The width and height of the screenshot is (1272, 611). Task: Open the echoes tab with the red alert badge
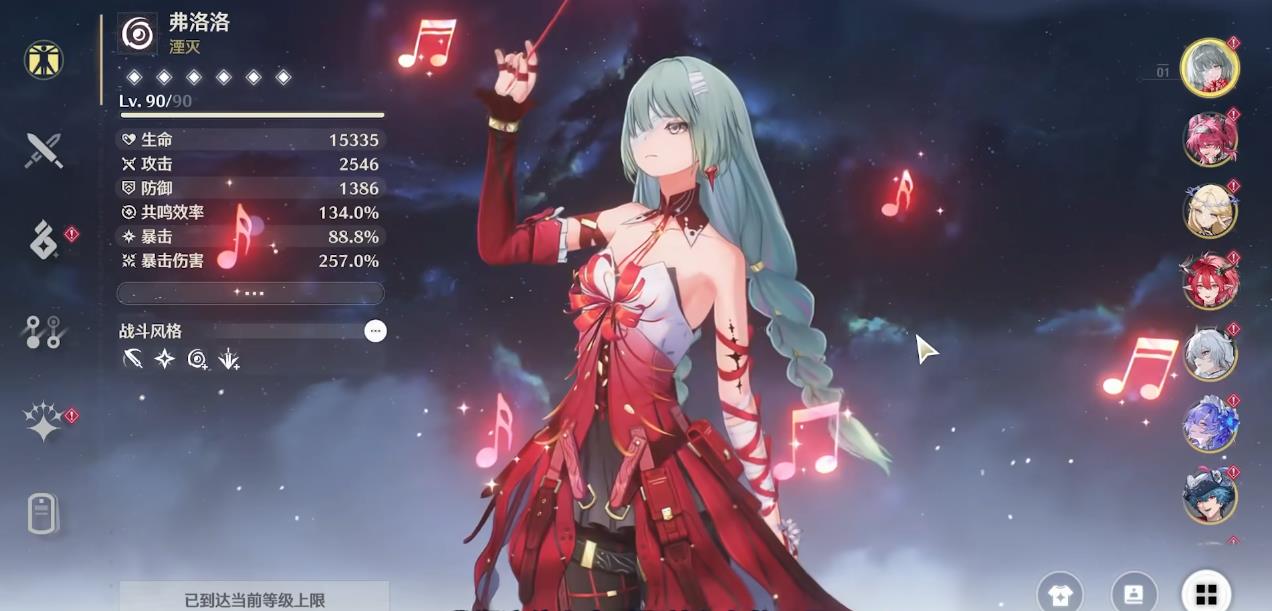pos(44,242)
